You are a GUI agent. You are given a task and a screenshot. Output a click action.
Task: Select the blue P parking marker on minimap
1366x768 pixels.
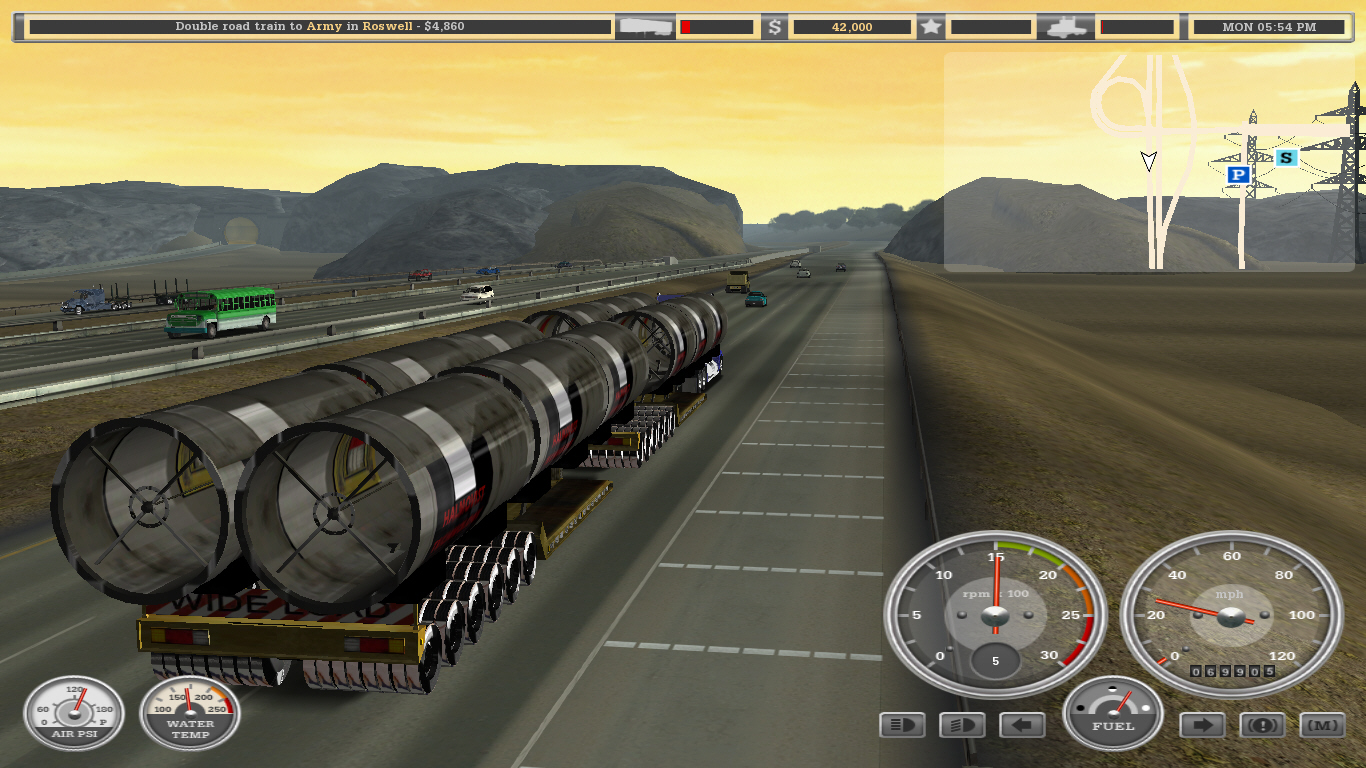(1238, 175)
